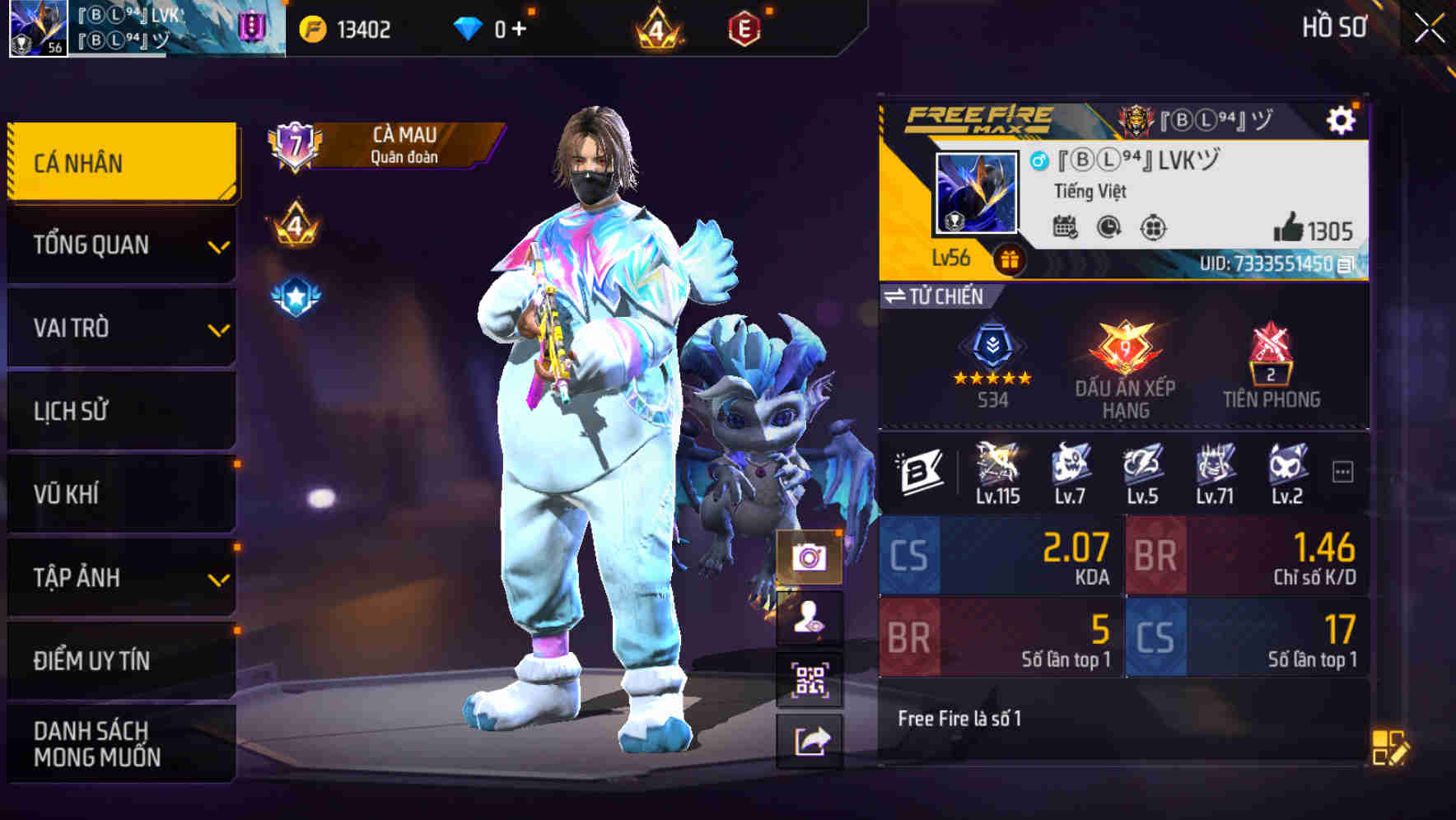Viewport: 1456px width, 820px height.
Task: Expand the VAI TRÒ section
Action: coord(119,328)
